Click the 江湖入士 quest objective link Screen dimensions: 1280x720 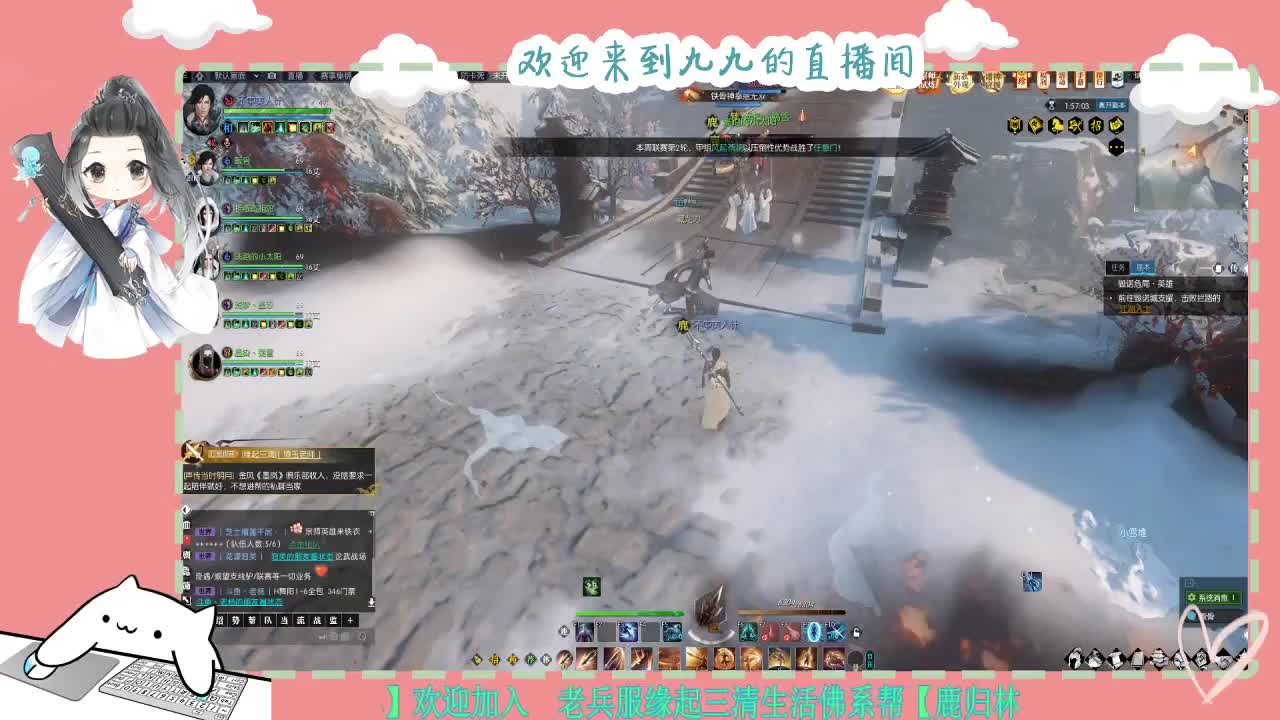tap(1134, 309)
